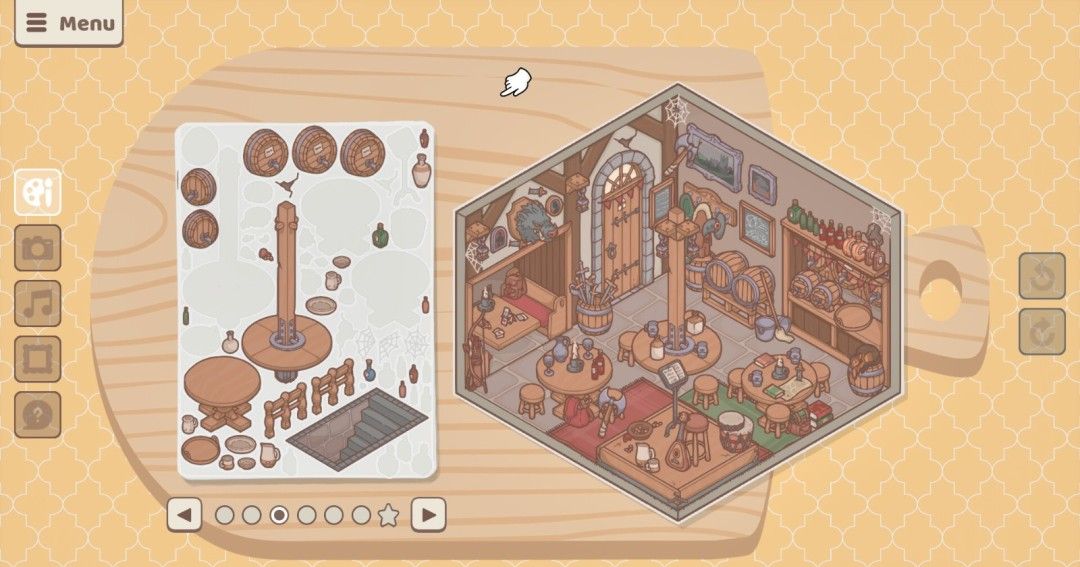The height and width of the screenshot is (567, 1080).
Task: Pick the tall wooden pillar table sticker
Action: (x=287, y=300)
